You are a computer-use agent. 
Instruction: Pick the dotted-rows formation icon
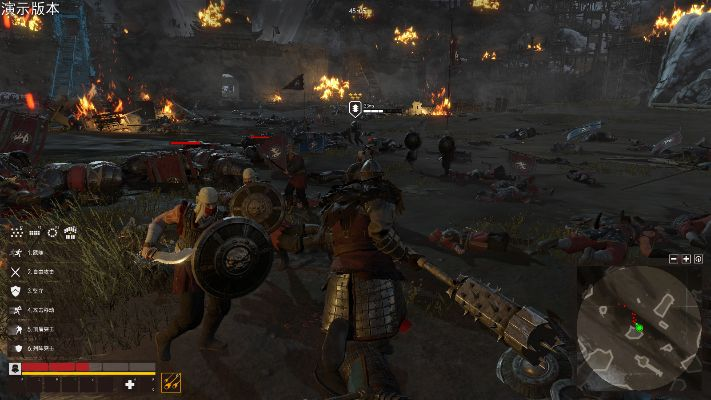click(34, 233)
